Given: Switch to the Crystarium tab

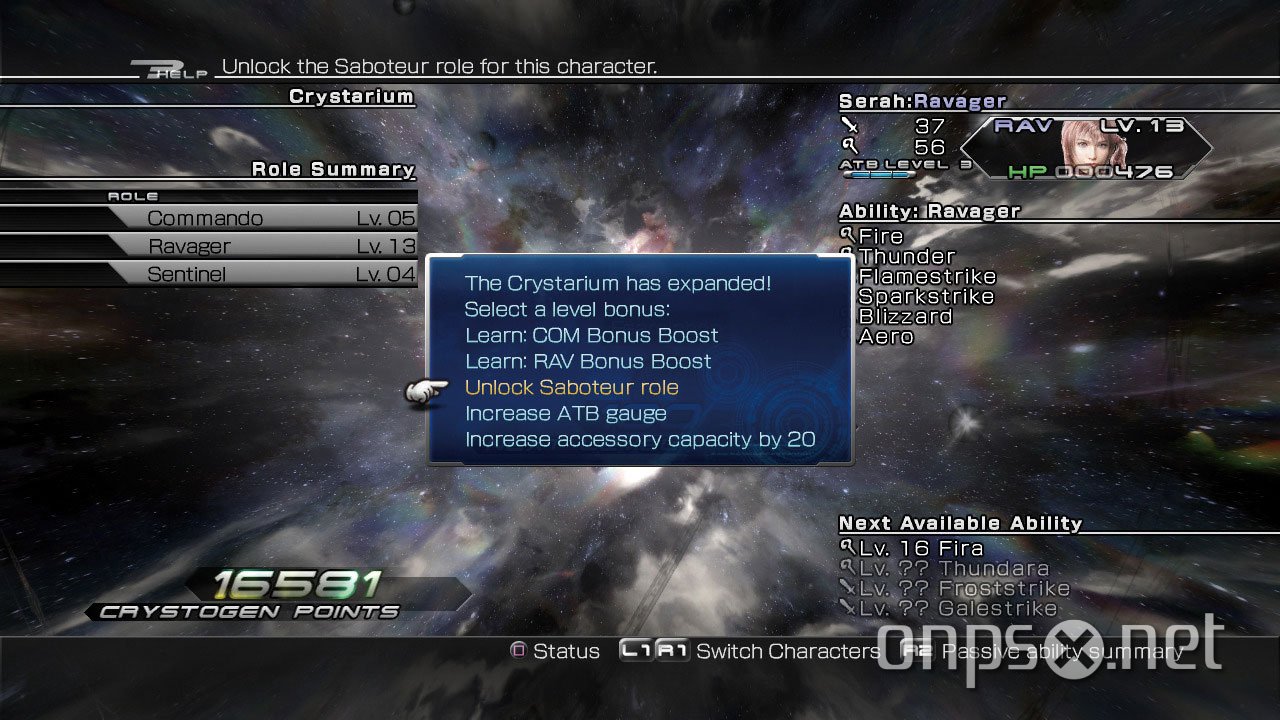Looking at the screenshot, I should (x=350, y=96).
